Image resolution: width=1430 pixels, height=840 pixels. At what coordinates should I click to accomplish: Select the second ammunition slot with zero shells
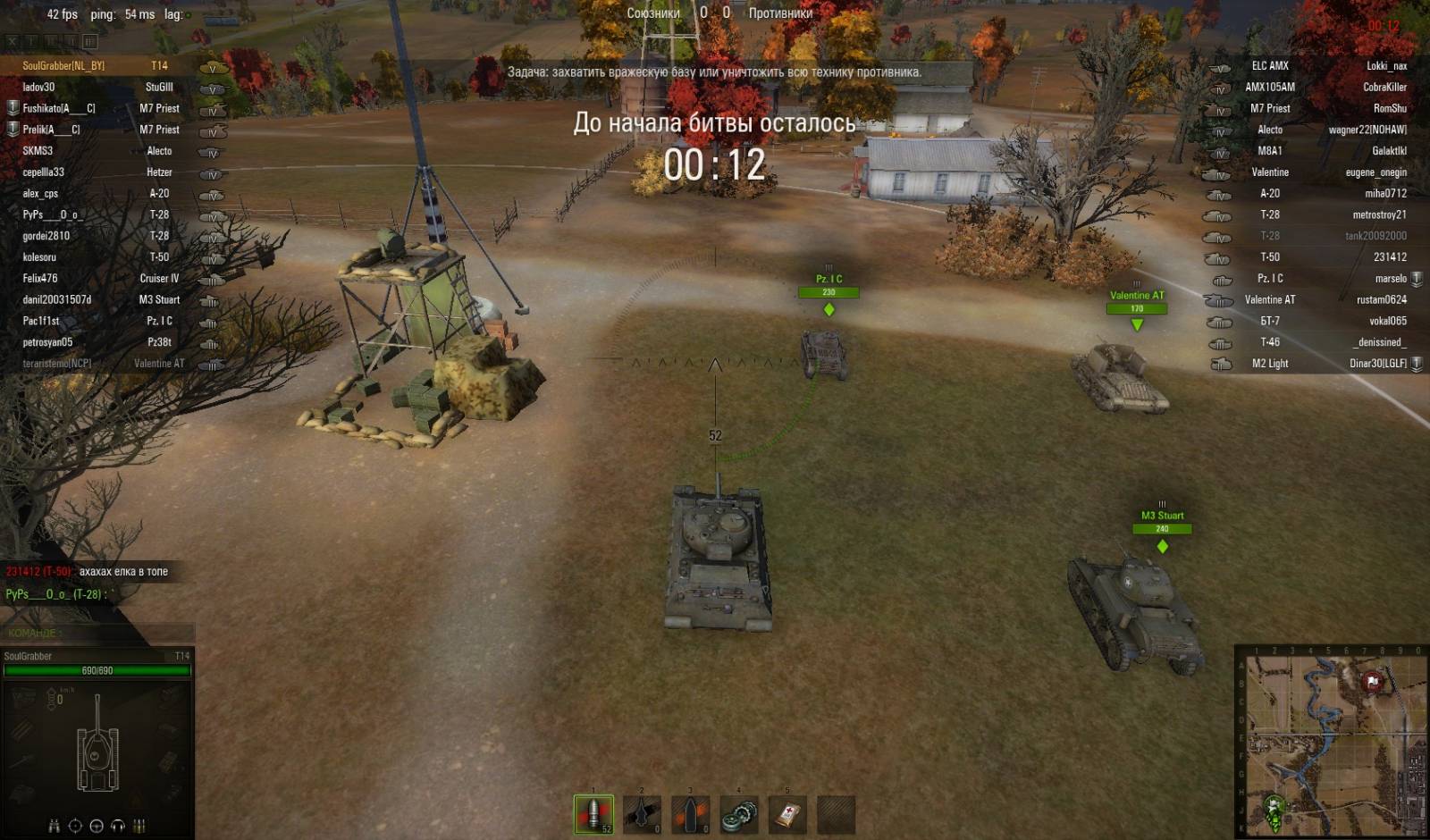tap(642, 814)
